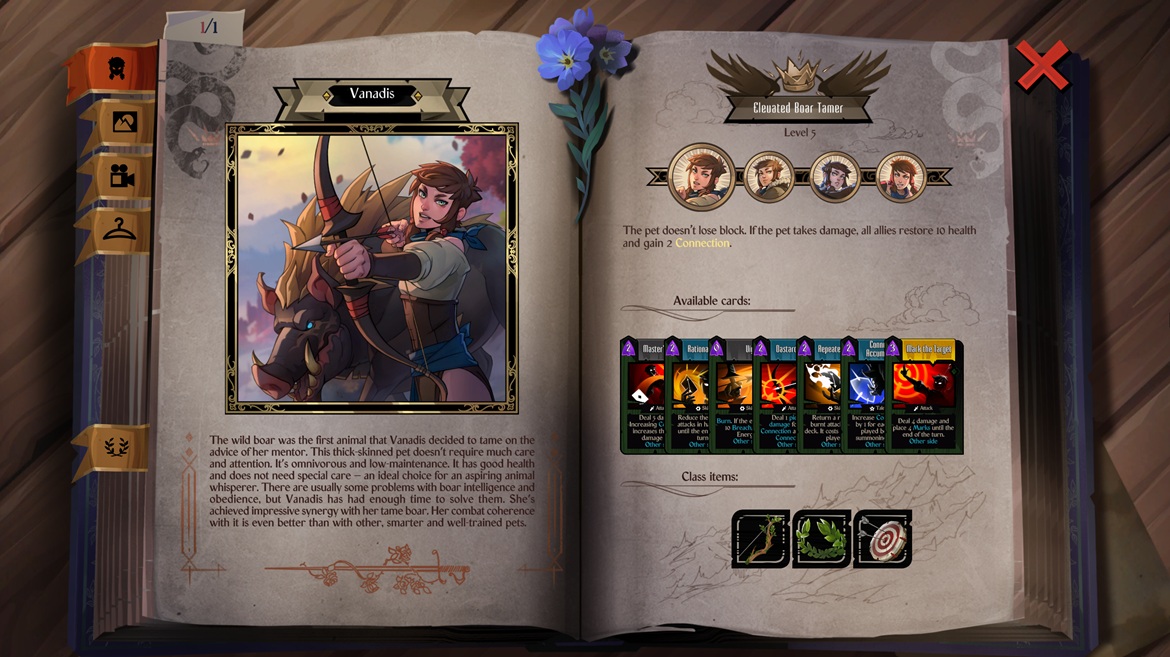Switch to the clothes hanger skins tab

point(121,231)
